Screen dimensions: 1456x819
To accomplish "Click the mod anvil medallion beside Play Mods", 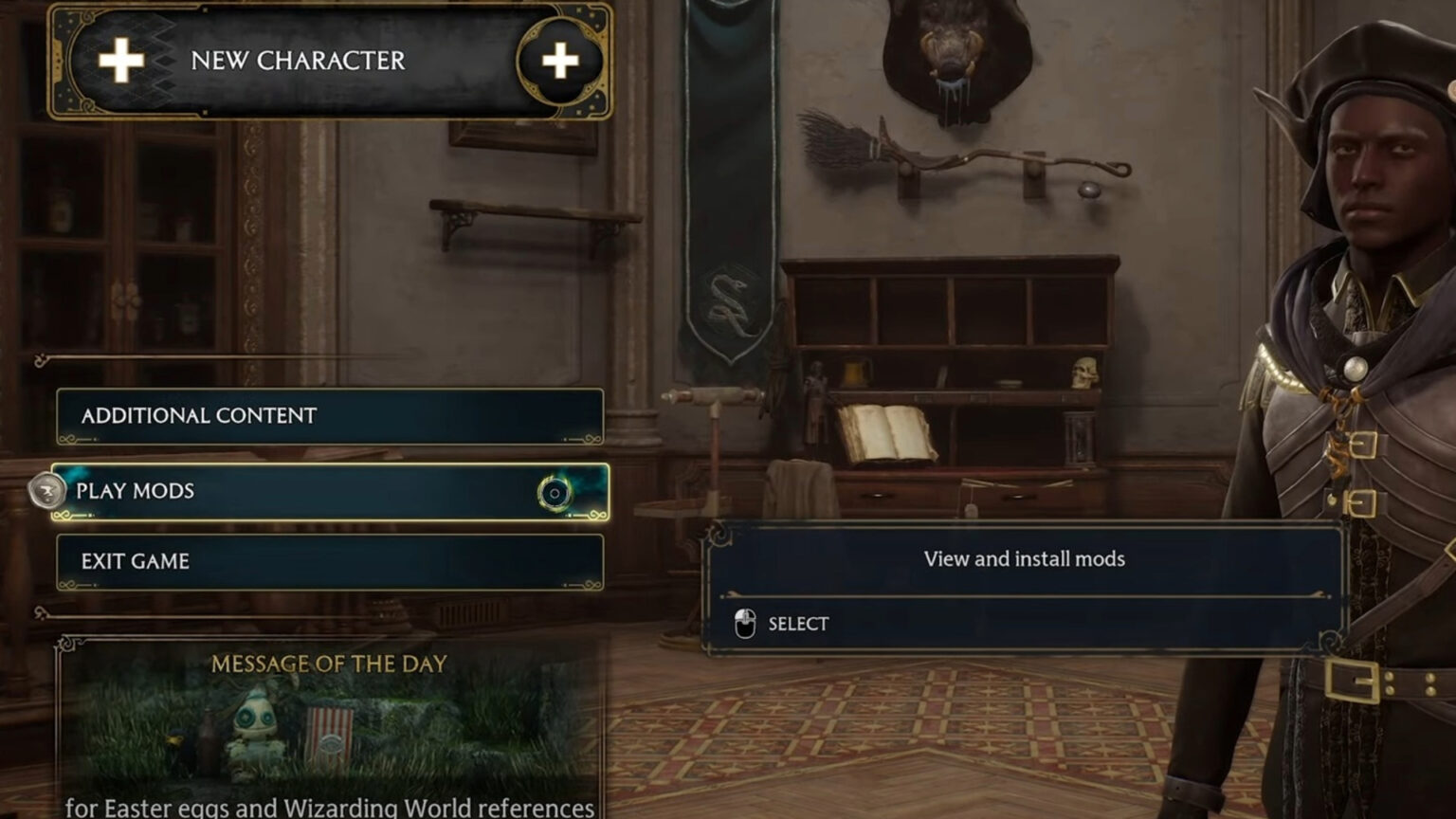I will [47, 491].
